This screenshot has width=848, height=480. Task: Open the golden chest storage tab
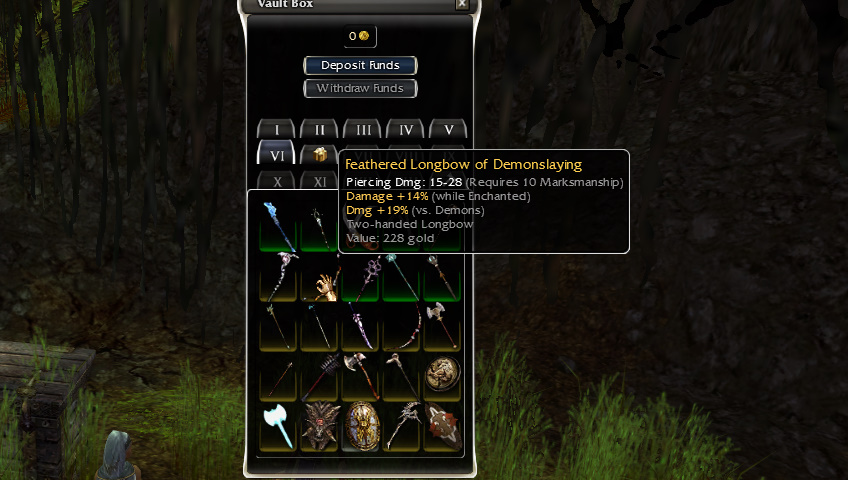click(x=320, y=155)
